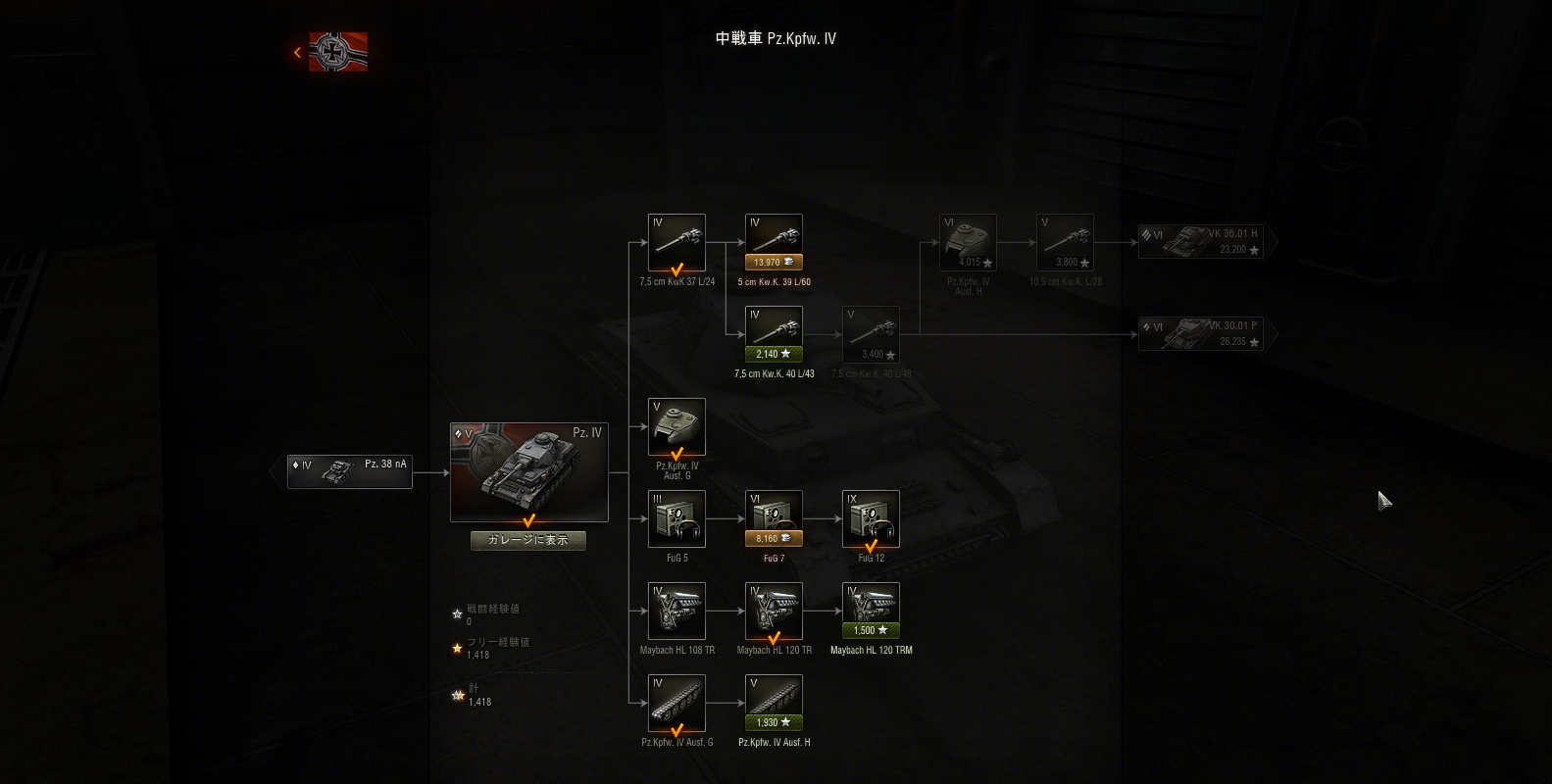This screenshot has height=784, width=1552.
Task: Select the Pz.Kpfw. IV Ausf. G turret
Action: tap(676, 427)
